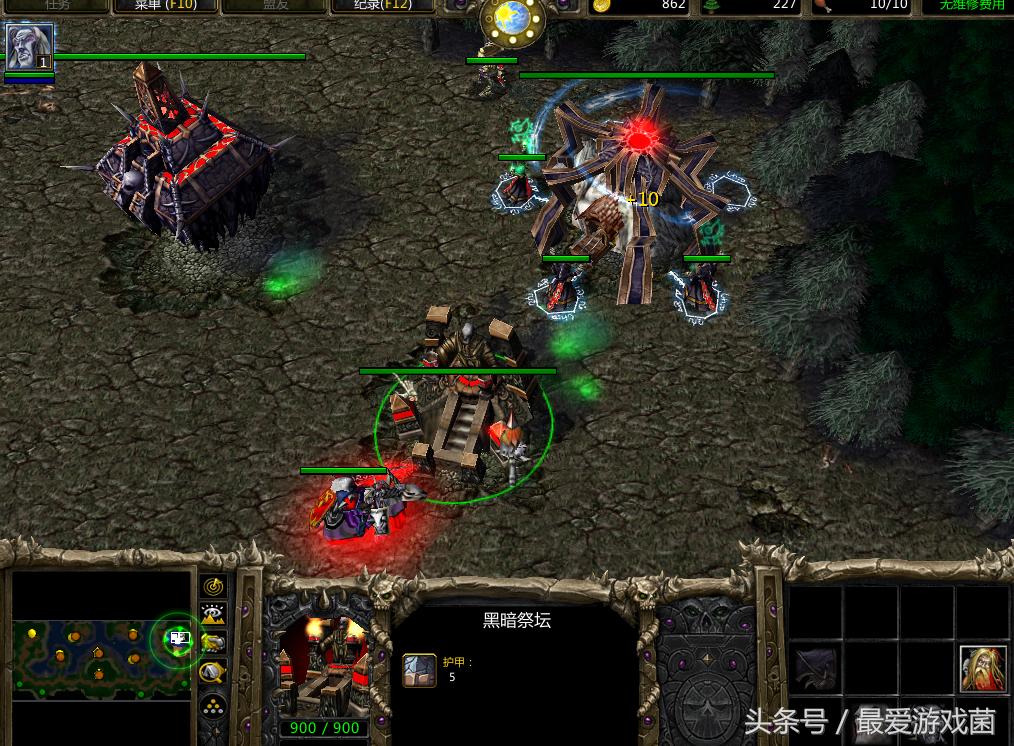Open the 菜单 (F10) menu
Screen dimensions: 1014x746
click(166, 5)
